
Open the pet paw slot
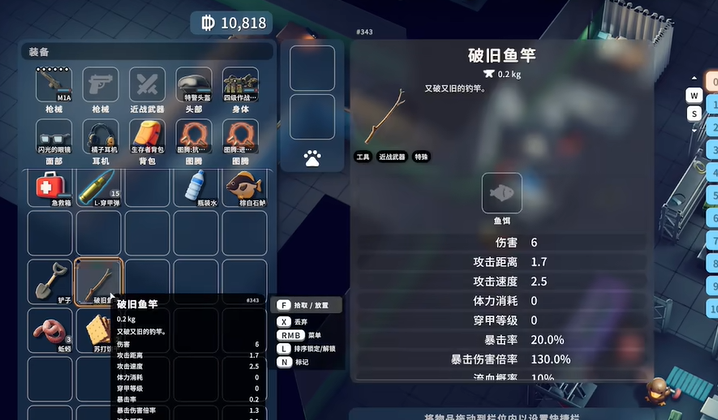pos(312,157)
